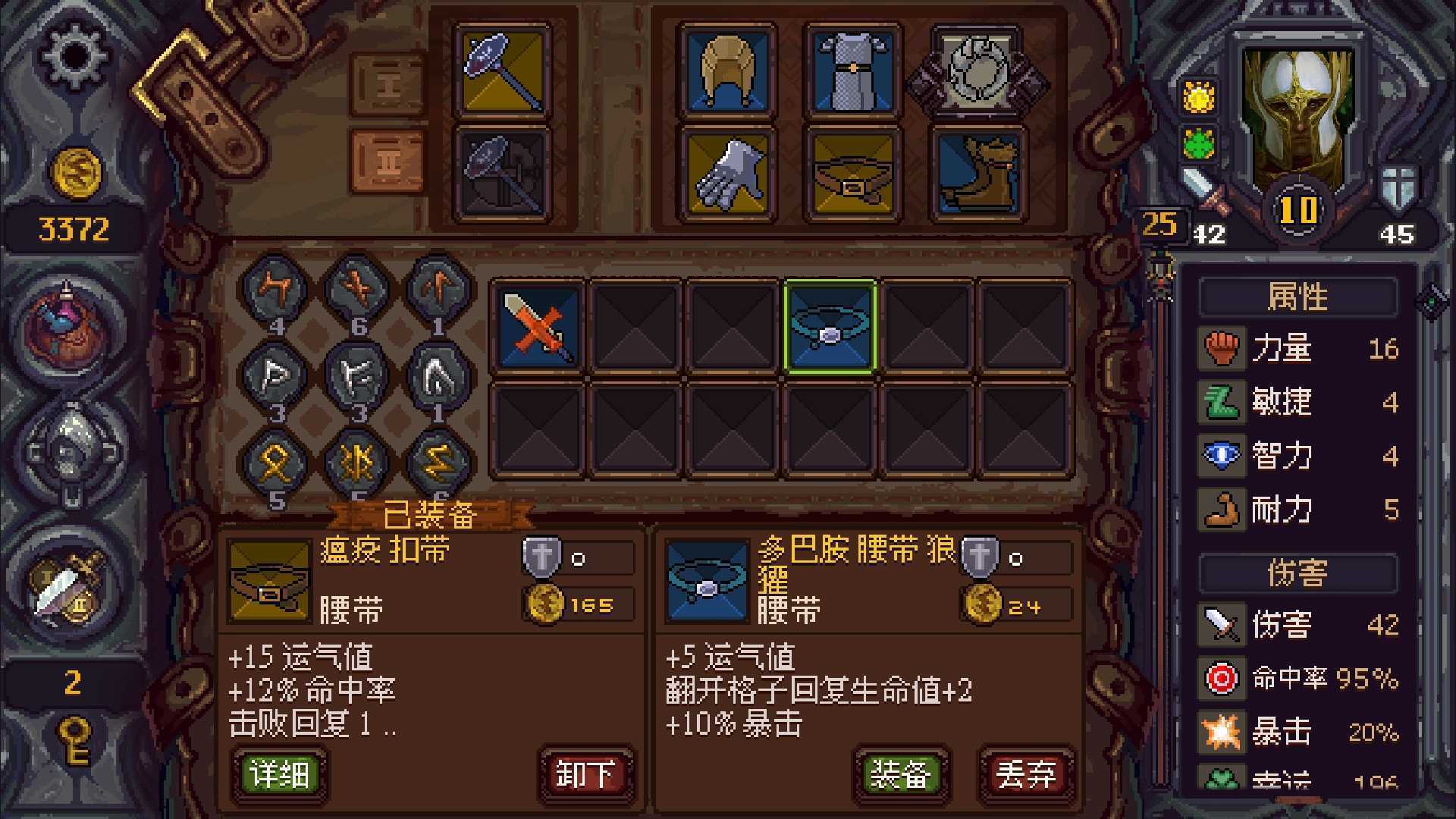Screen dimensions: 1456x819
Task: Click the 命中率 hit rate target icon
Action: (1222, 679)
